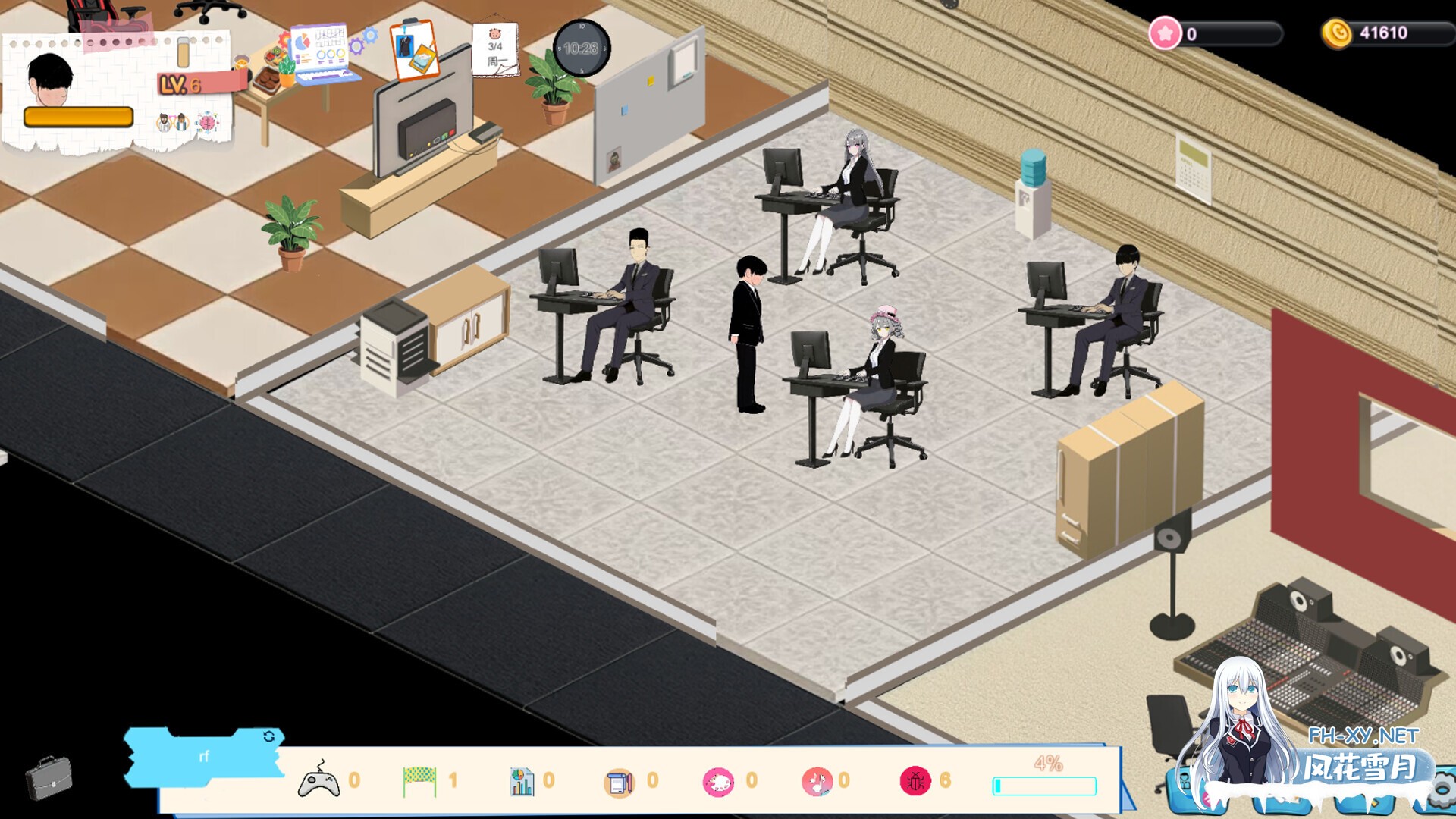Click the wall clock showing 10:28
The height and width of the screenshot is (819, 1456).
click(x=581, y=48)
